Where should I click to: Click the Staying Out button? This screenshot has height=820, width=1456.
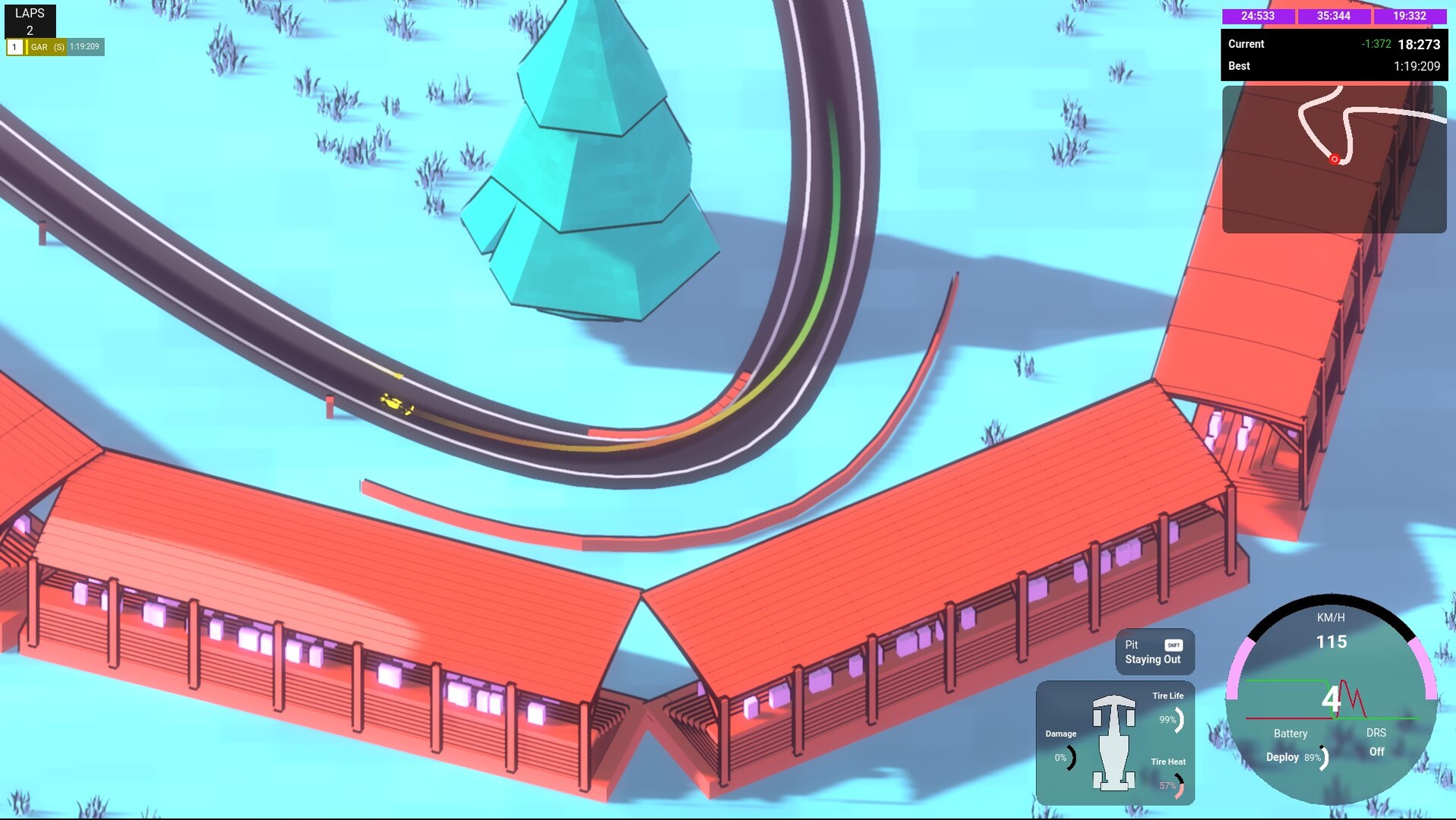[x=1154, y=660]
